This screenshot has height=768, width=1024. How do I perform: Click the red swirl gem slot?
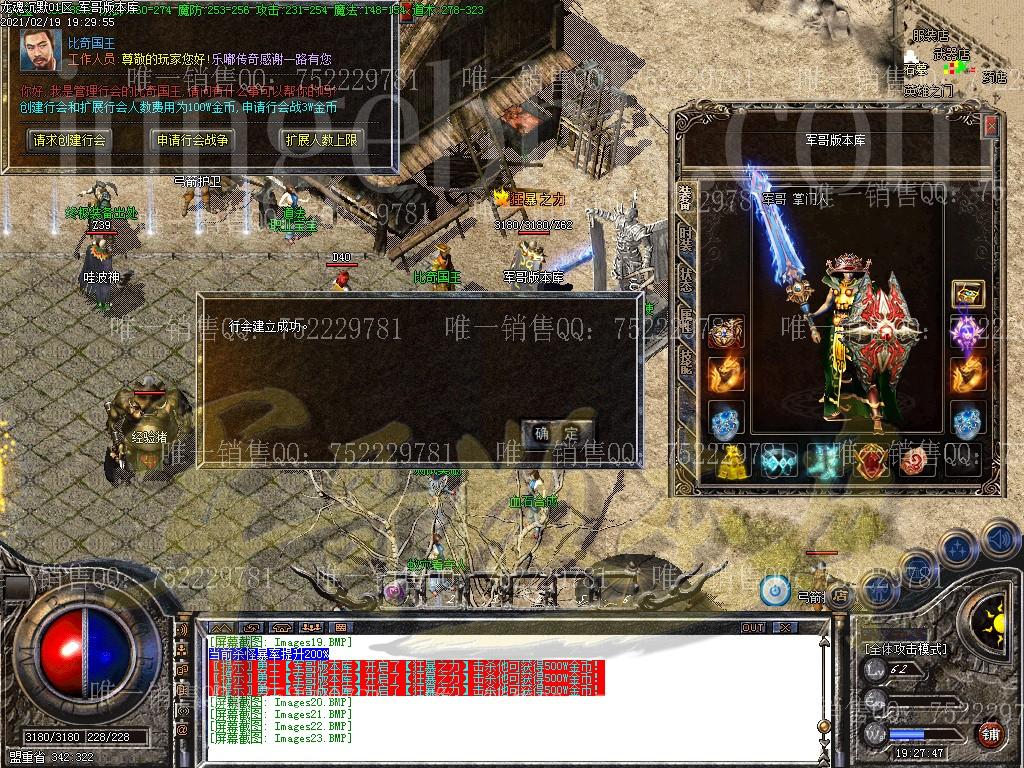[914, 461]
